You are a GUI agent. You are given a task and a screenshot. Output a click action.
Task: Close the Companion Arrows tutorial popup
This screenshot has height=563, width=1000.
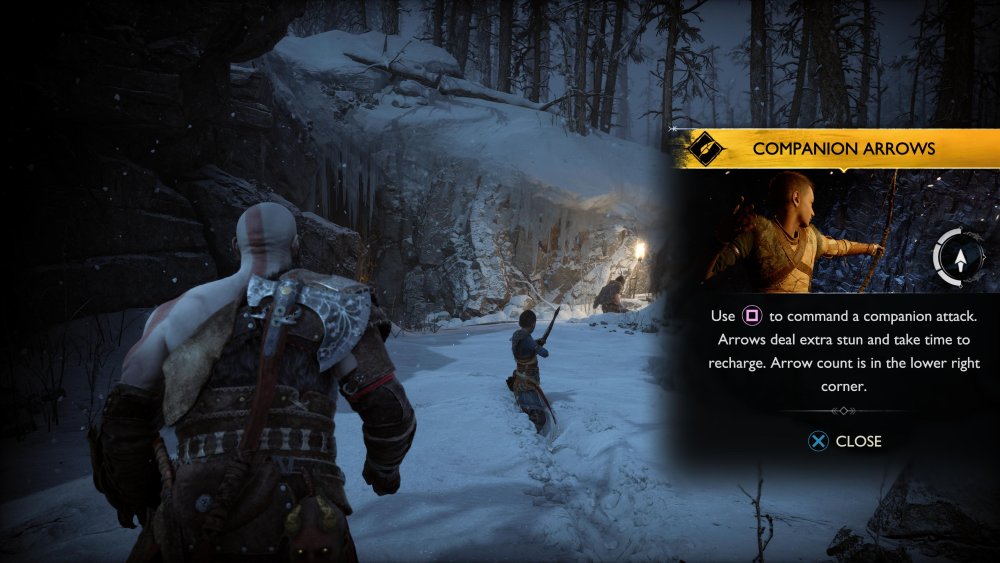point(845,441)
